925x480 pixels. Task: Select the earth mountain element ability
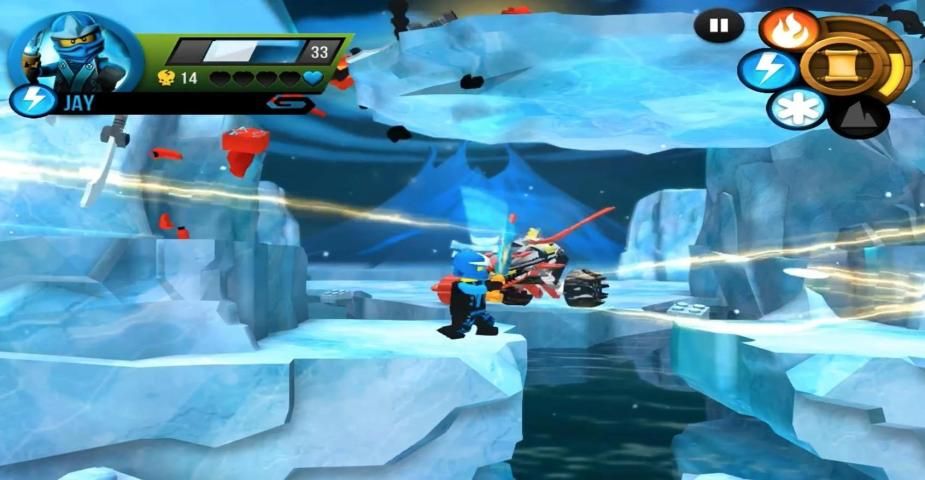[x=858, y=116]
